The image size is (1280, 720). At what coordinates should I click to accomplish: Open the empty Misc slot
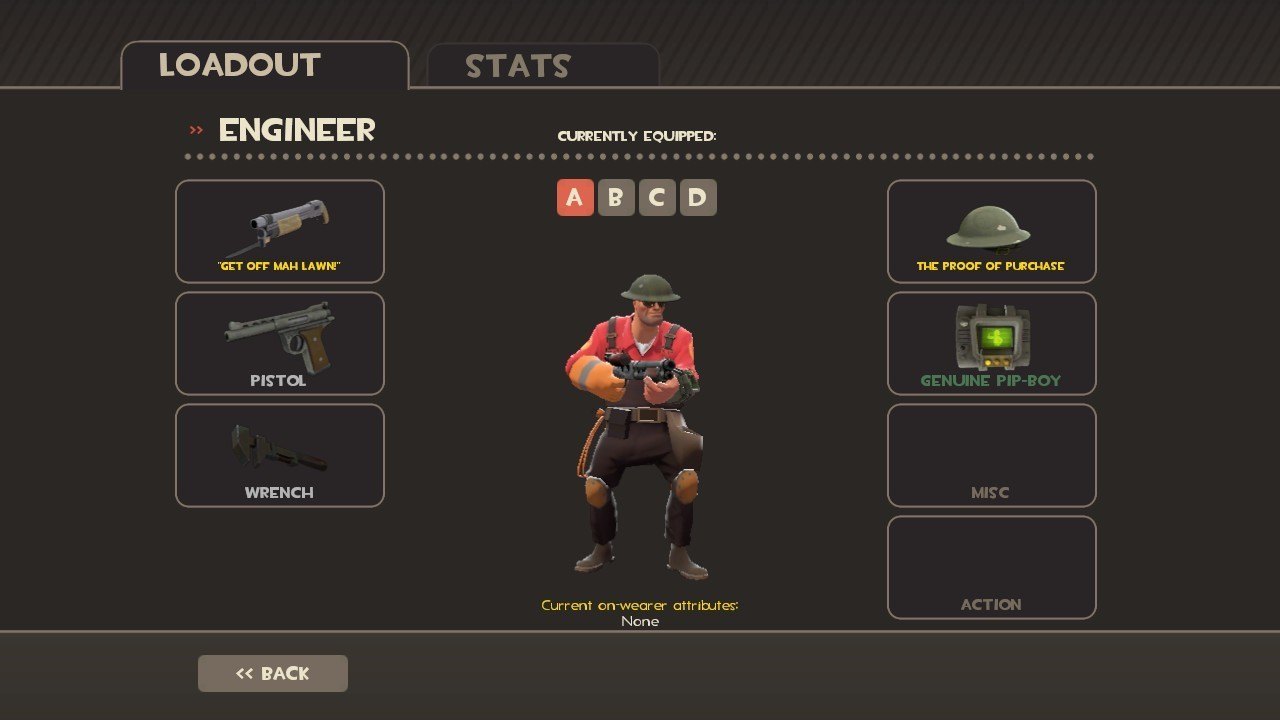(991, 455)
